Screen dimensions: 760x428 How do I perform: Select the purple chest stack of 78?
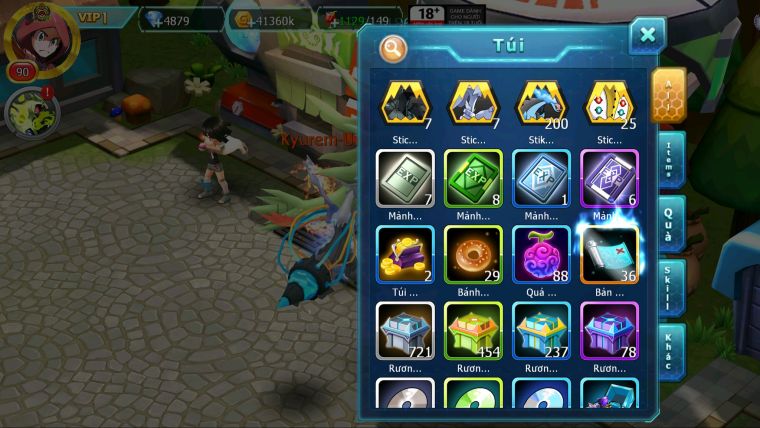tap(609, 329)
